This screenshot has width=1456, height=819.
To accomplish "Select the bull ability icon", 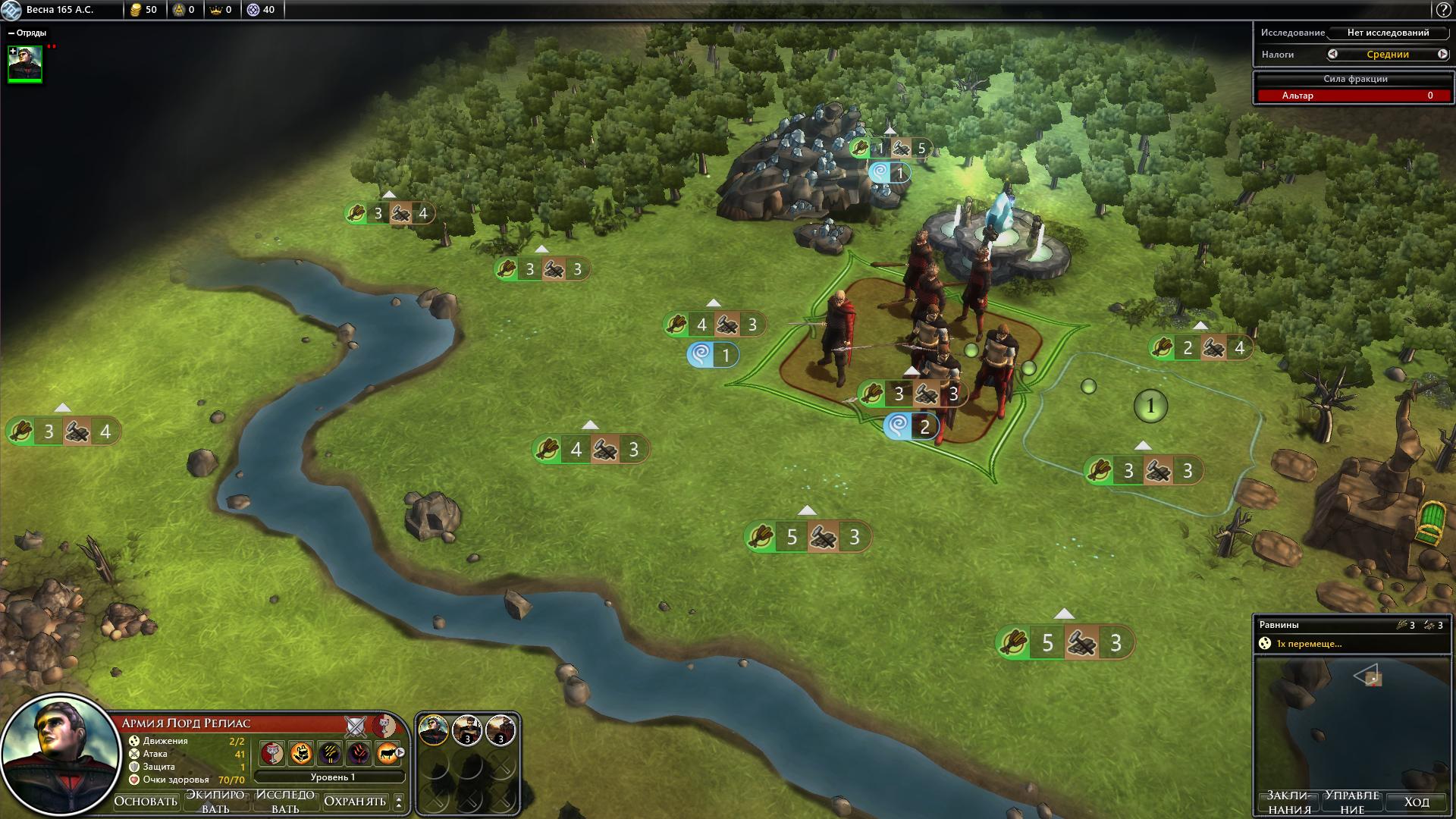I will [x=388, y=753].
